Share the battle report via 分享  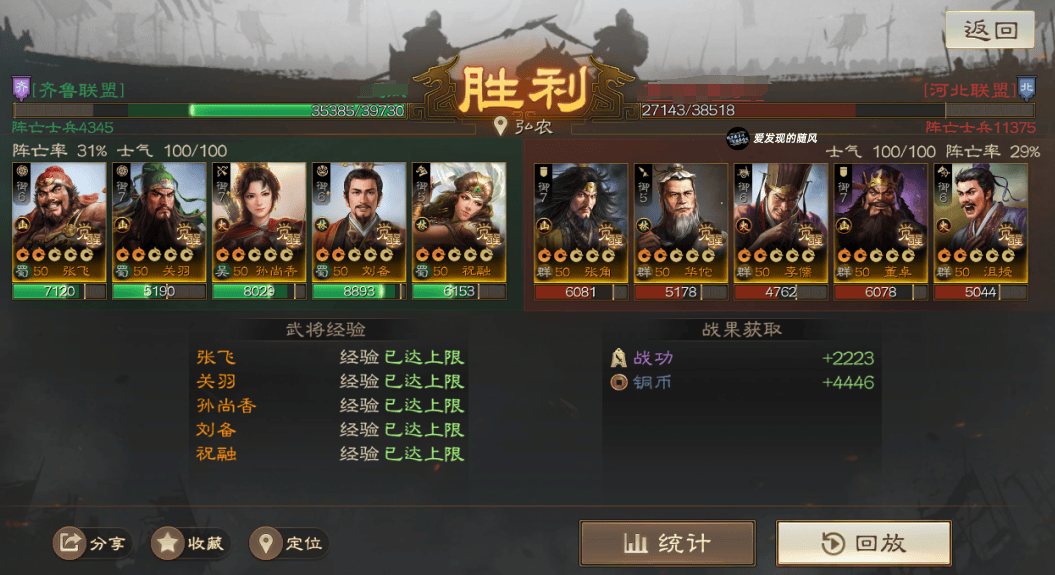(93, 543)
